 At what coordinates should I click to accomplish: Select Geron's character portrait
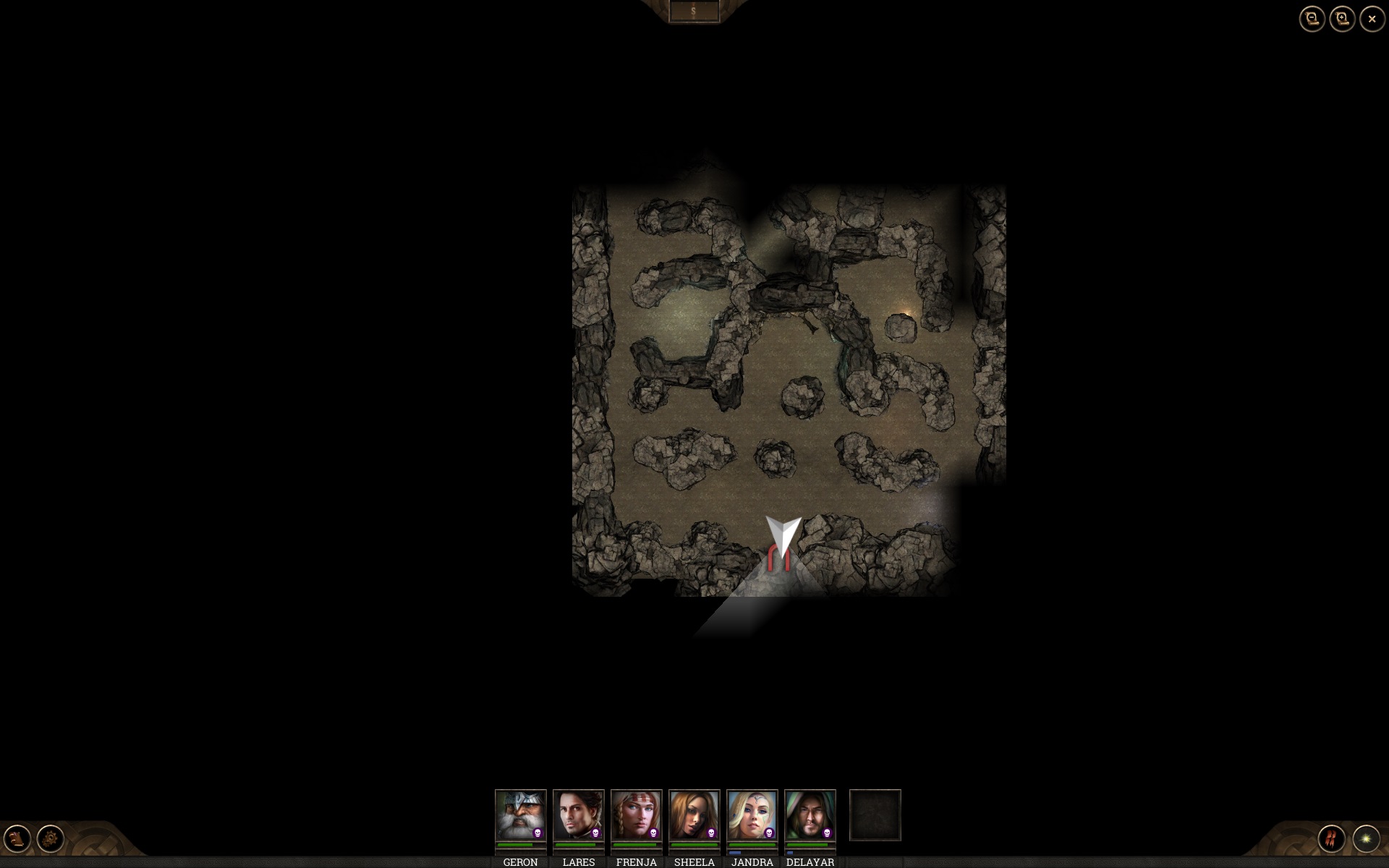coord(521,815)
